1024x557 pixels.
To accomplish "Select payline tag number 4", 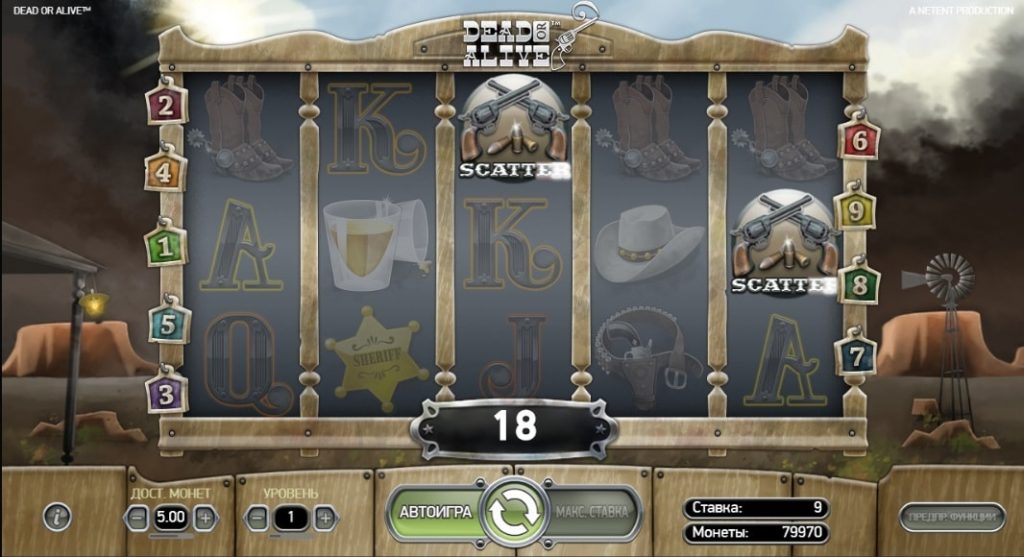I will tap(166, 173).
